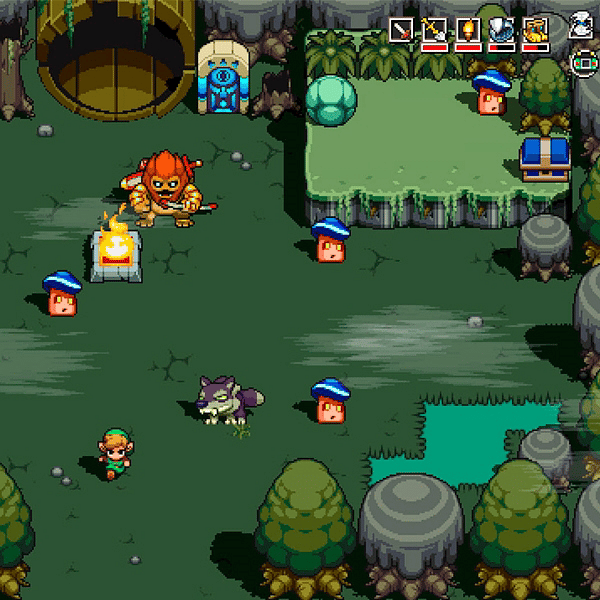Select the silver ring equipment slot
600x600 pixels.
502,30
